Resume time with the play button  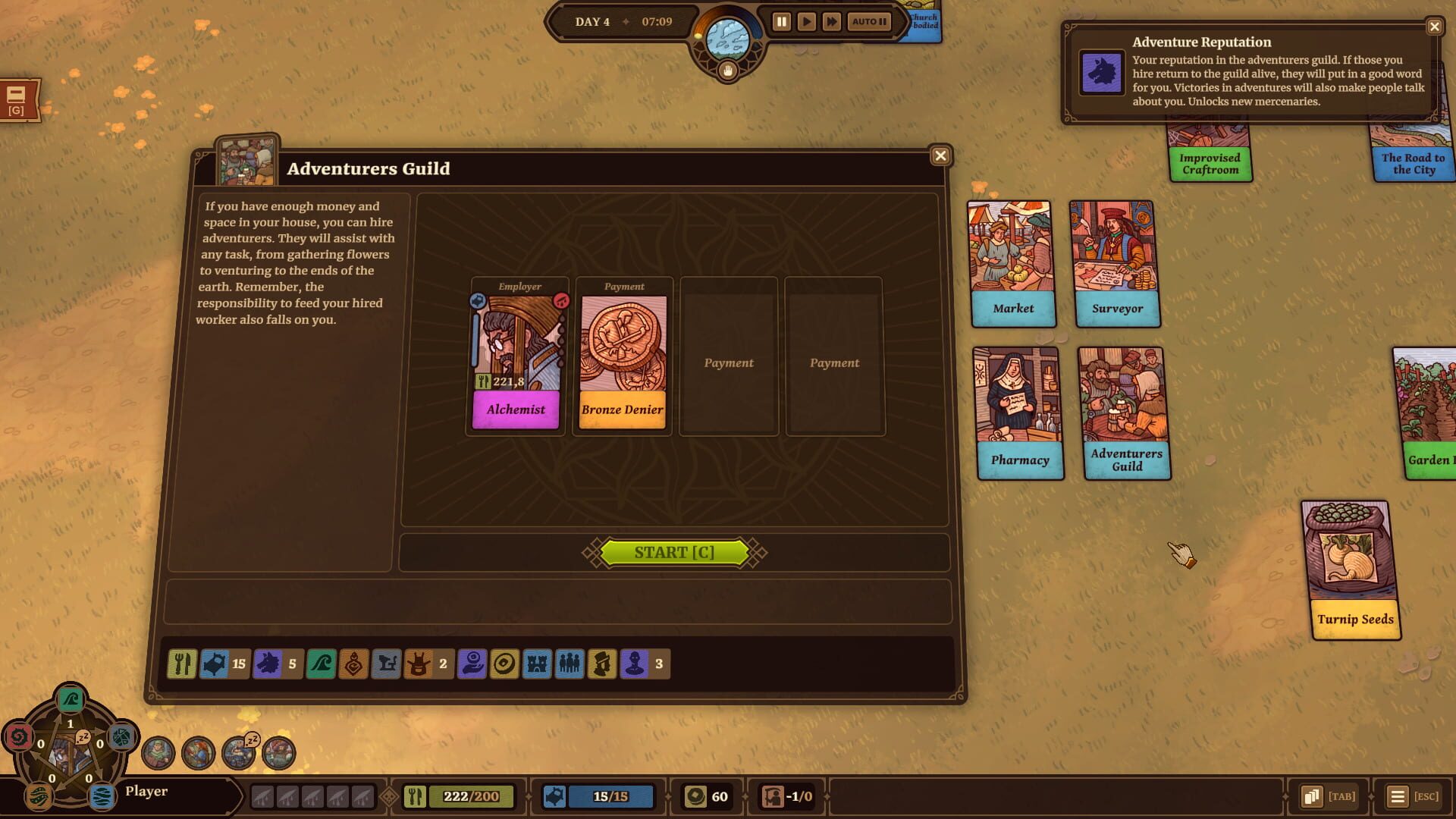tap(807, 21)
